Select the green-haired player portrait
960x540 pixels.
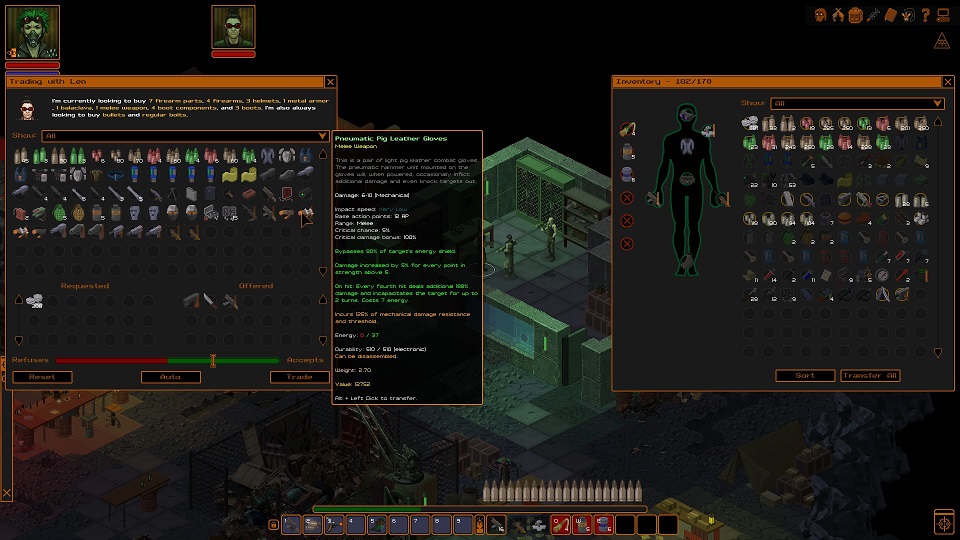pos(33,31)
